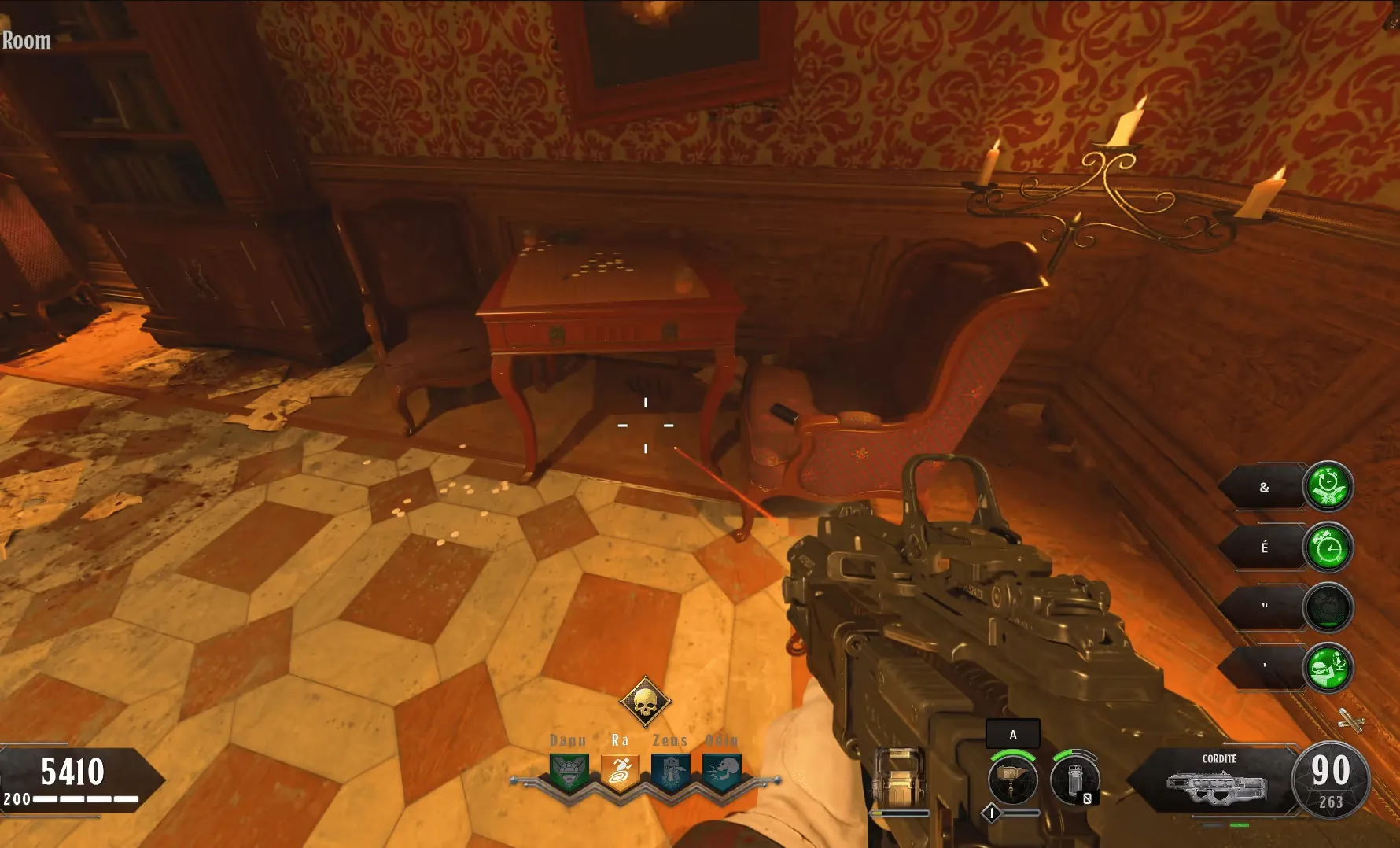The image size is (1400, 848).
Task: Use the alarm clock elixir
Action: (1328, 547)
